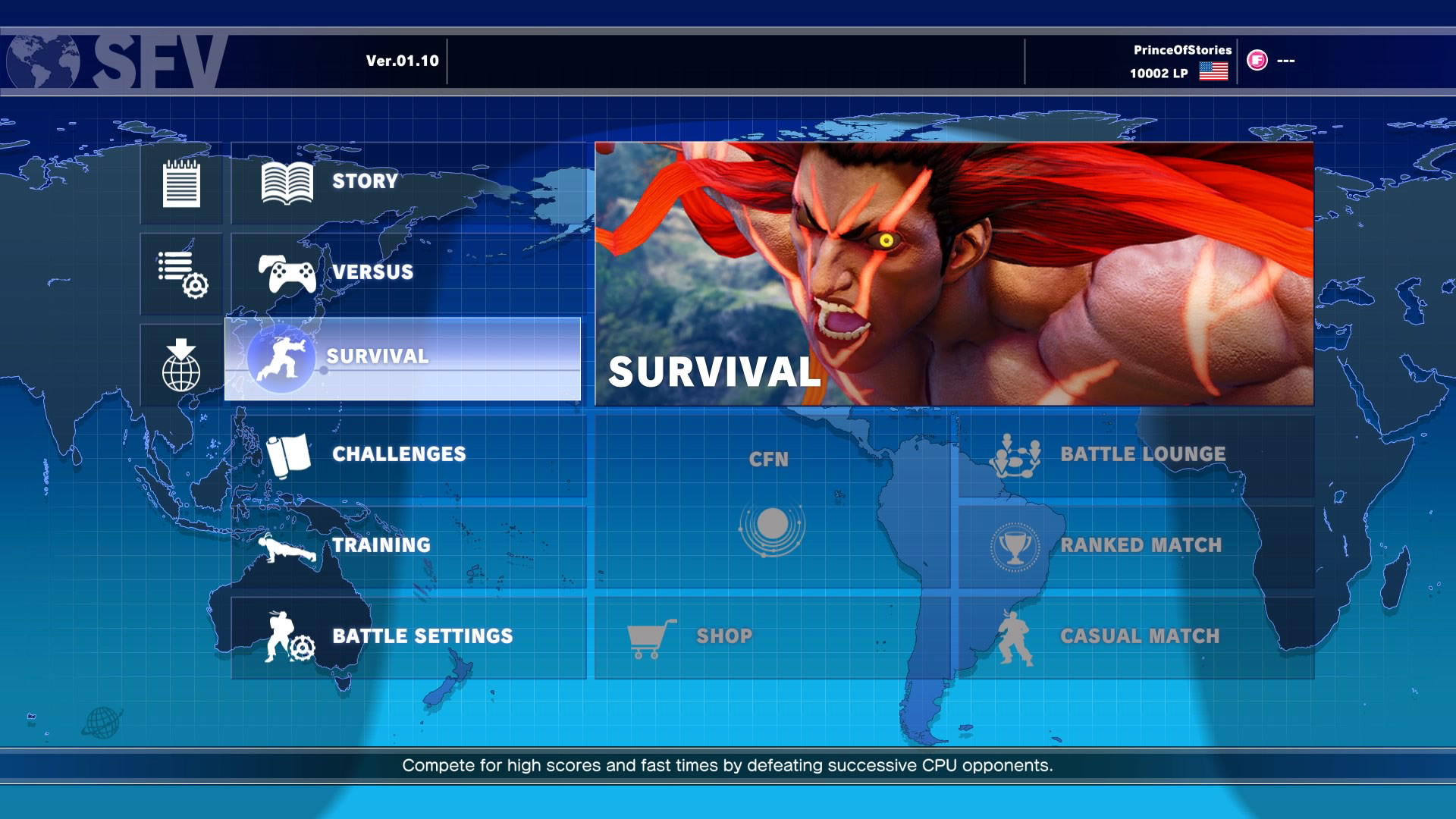Click the pink Fight Money F icon

(x=1258, y=62)
